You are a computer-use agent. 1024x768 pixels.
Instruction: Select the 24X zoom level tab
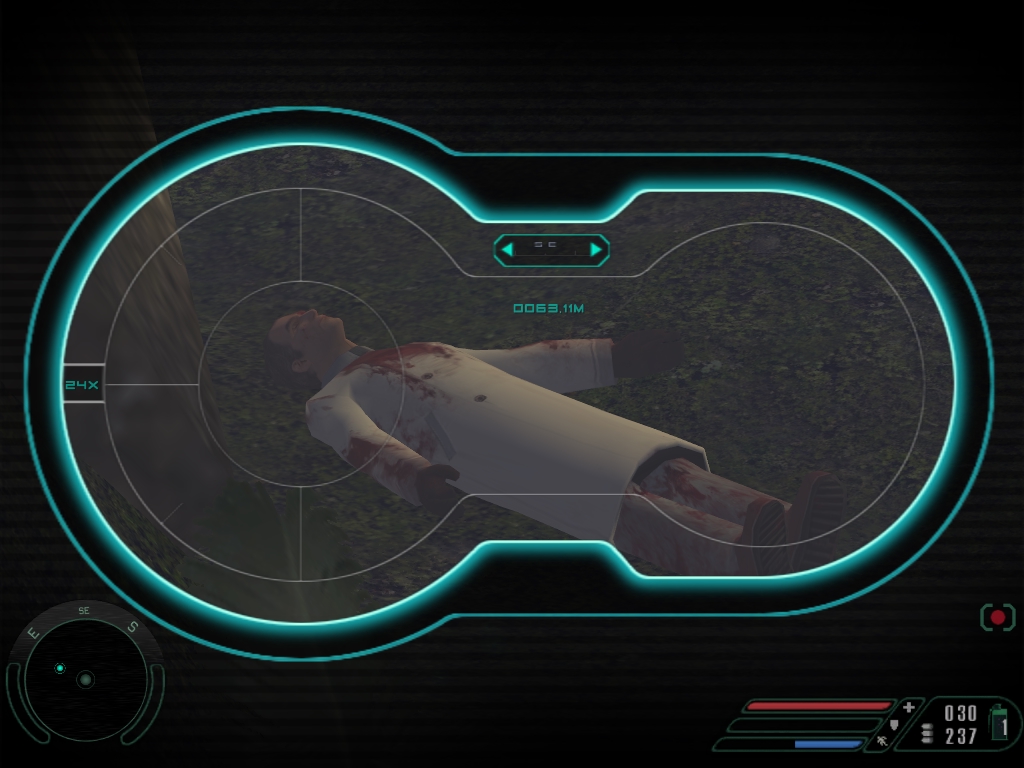pyautogui.click(x=82, y=384)
